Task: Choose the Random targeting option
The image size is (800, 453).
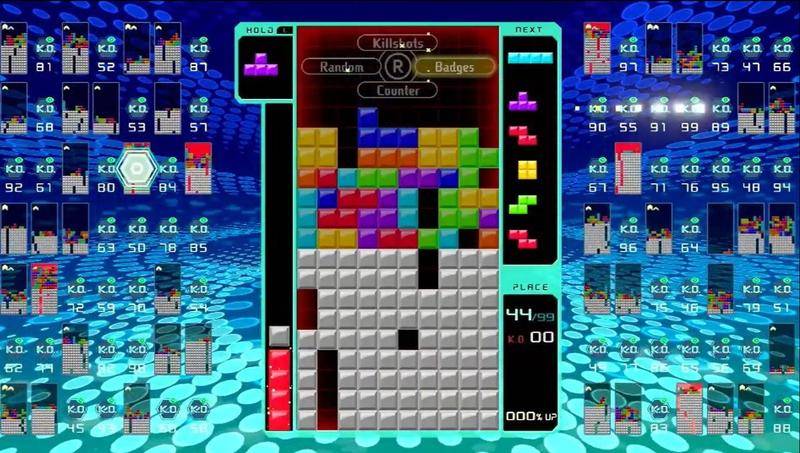Action: coord(341,67)
